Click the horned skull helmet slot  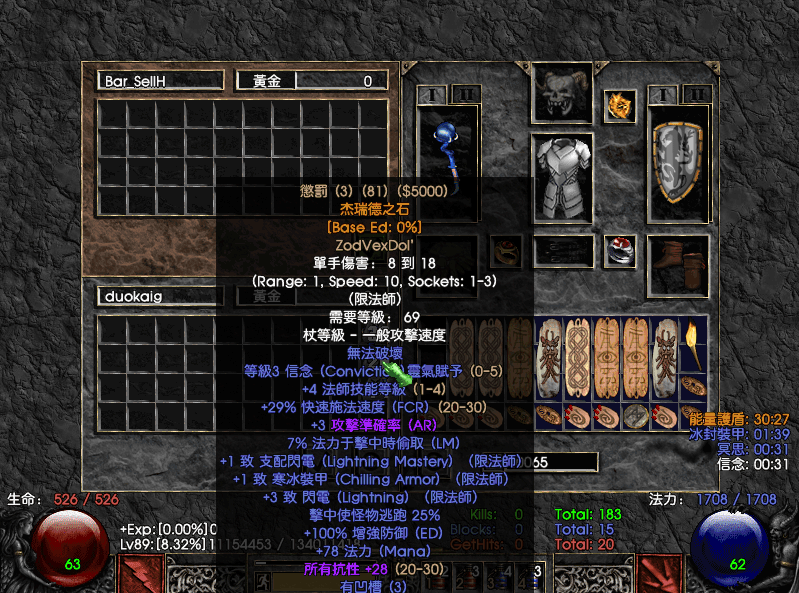click(562, 94)
